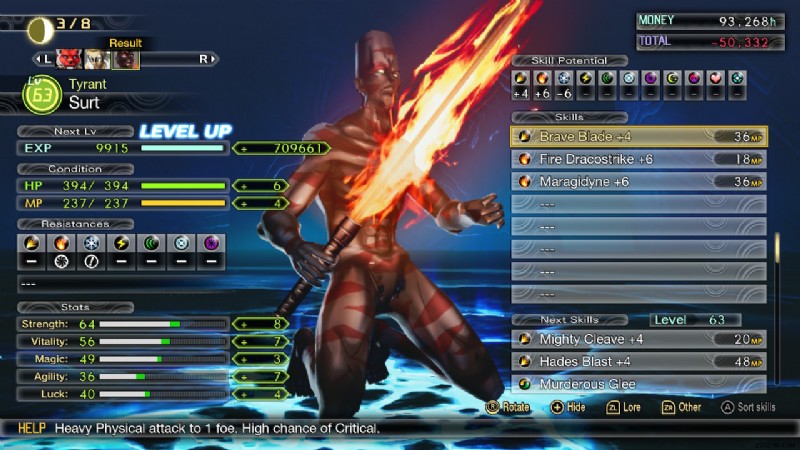Click the Ice snowflake resistance icon
Viewport: 800px width, 450px height.
90,243
